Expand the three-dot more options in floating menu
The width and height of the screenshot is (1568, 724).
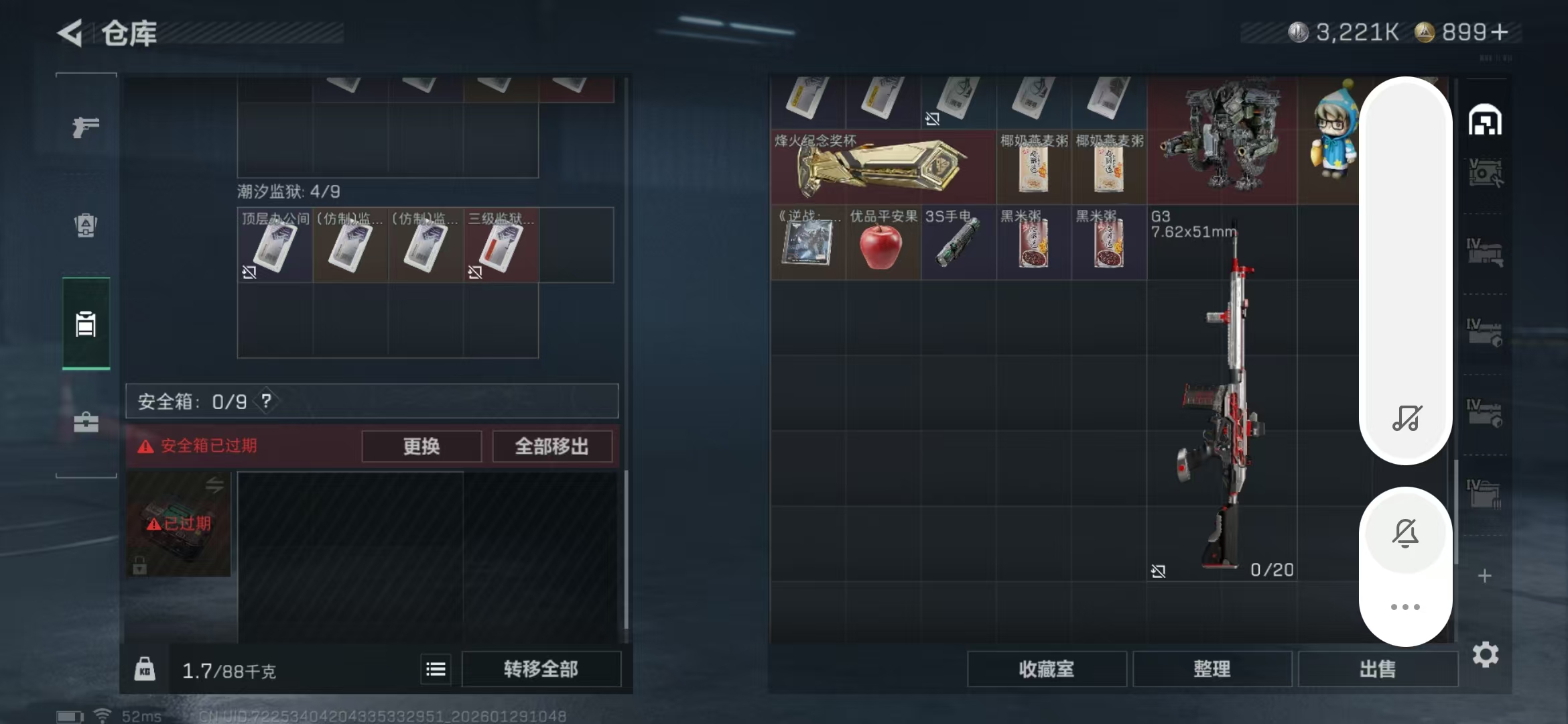[x=1406, y=606]
